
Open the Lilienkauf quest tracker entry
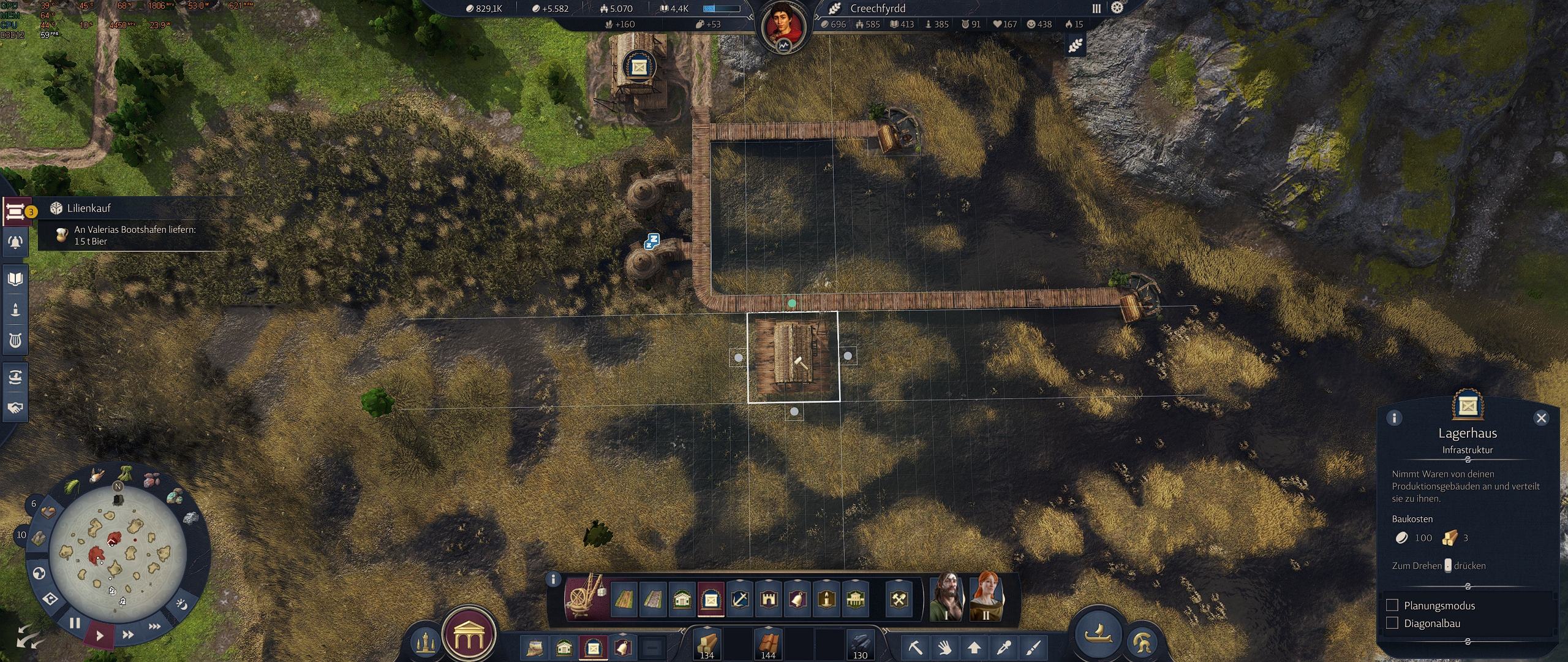point(89,208)
